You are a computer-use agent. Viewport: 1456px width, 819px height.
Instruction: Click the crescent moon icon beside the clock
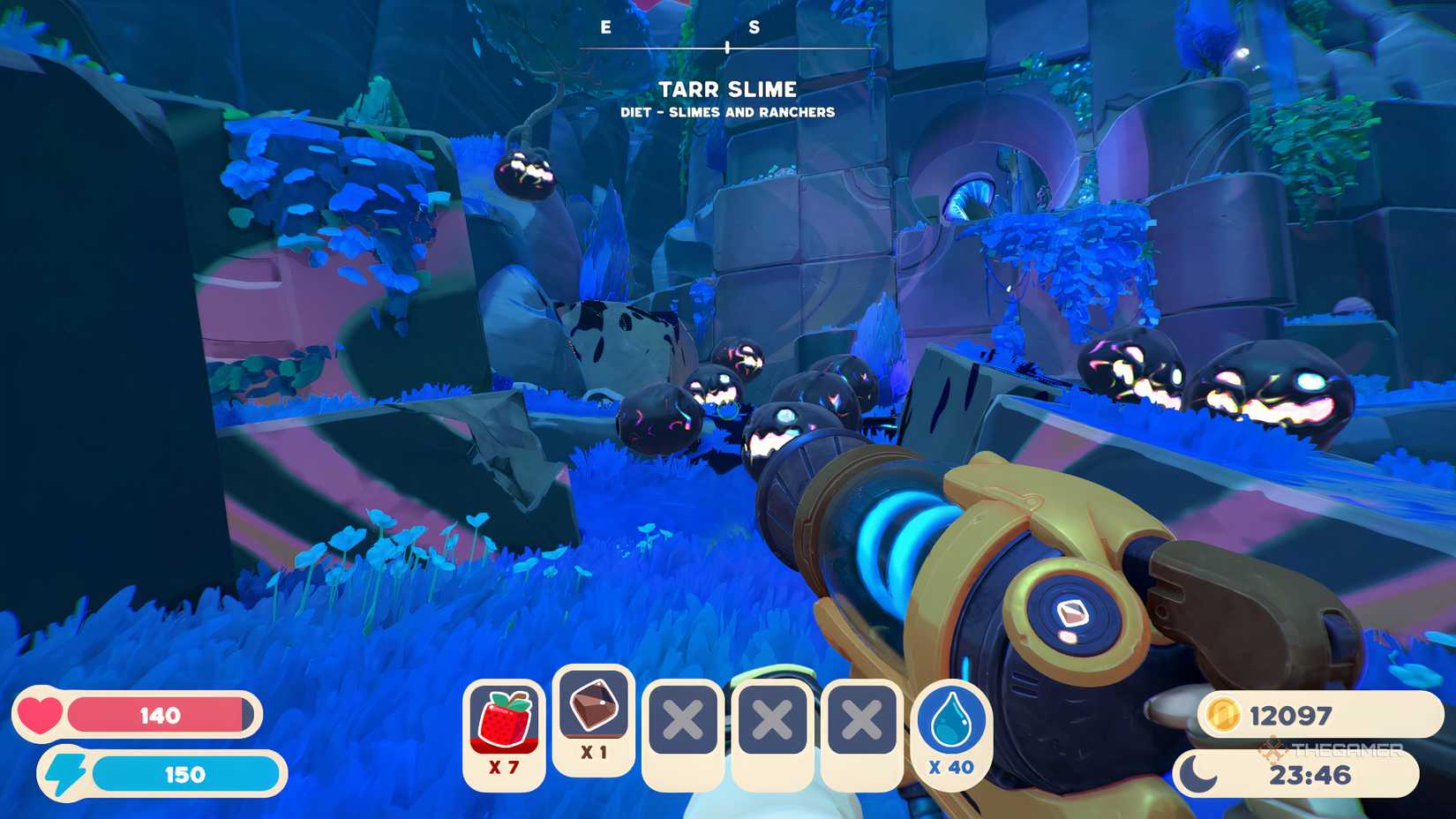point(1199,770)
